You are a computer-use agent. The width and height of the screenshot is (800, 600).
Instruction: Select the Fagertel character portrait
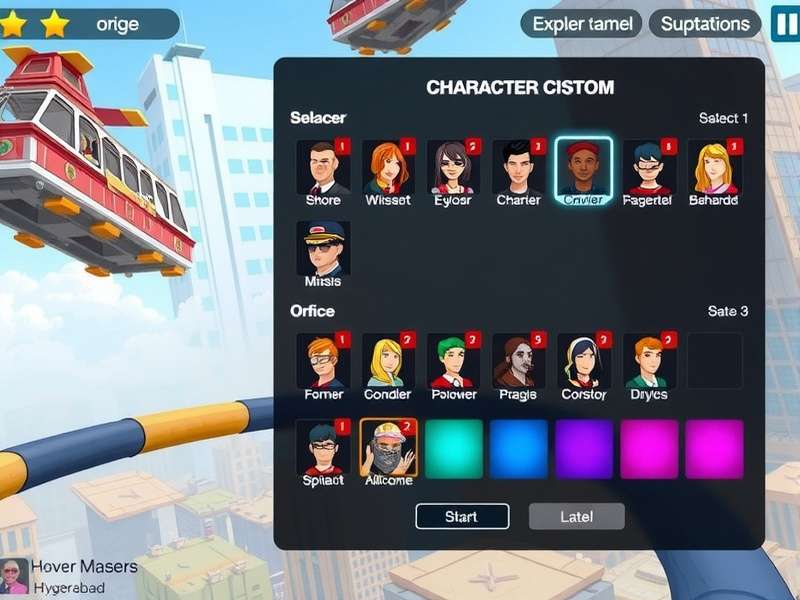(x=649, y=167)
